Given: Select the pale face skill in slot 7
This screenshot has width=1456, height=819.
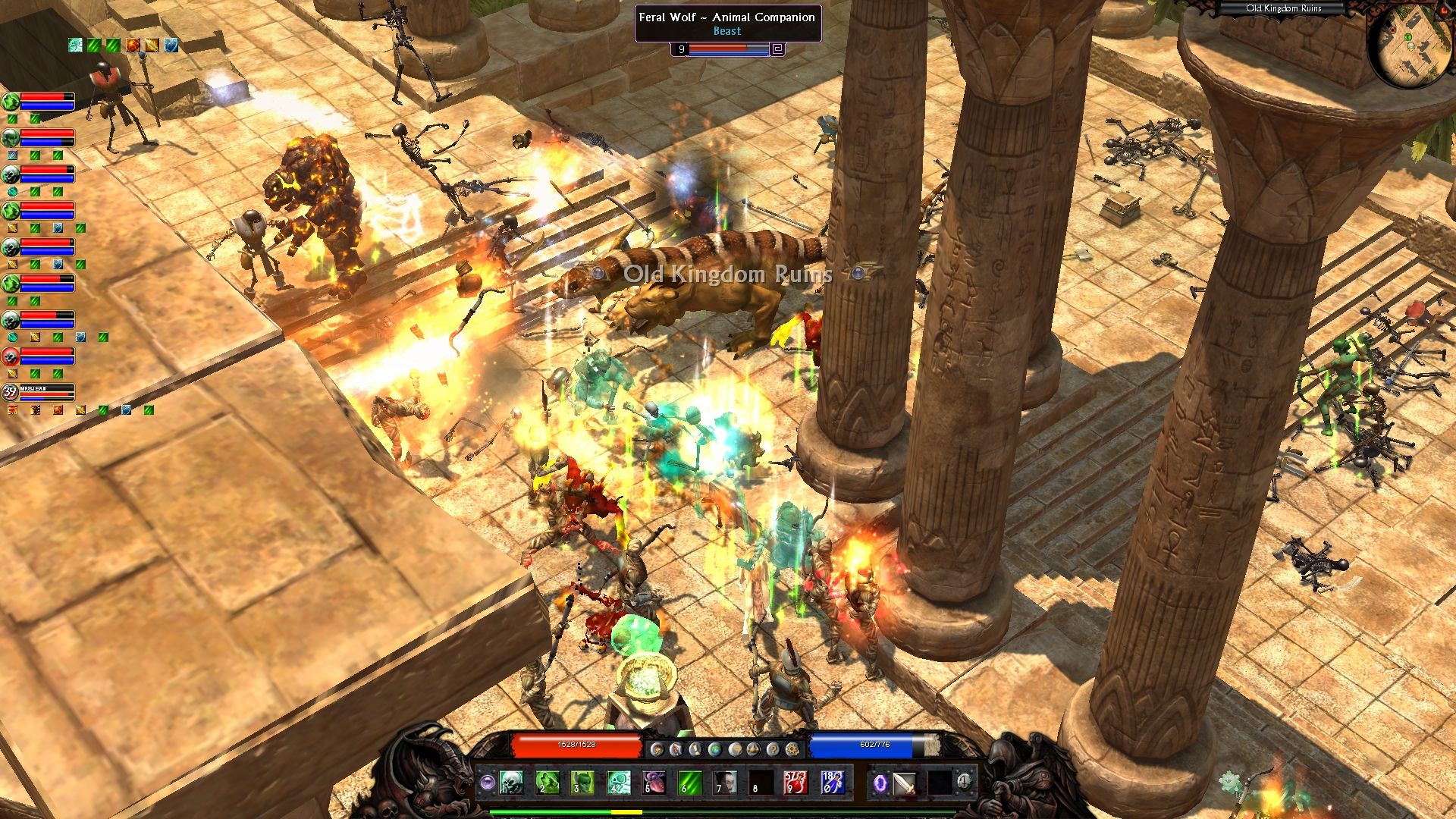Looking at the screenshot, I should (x=725, y=782).
